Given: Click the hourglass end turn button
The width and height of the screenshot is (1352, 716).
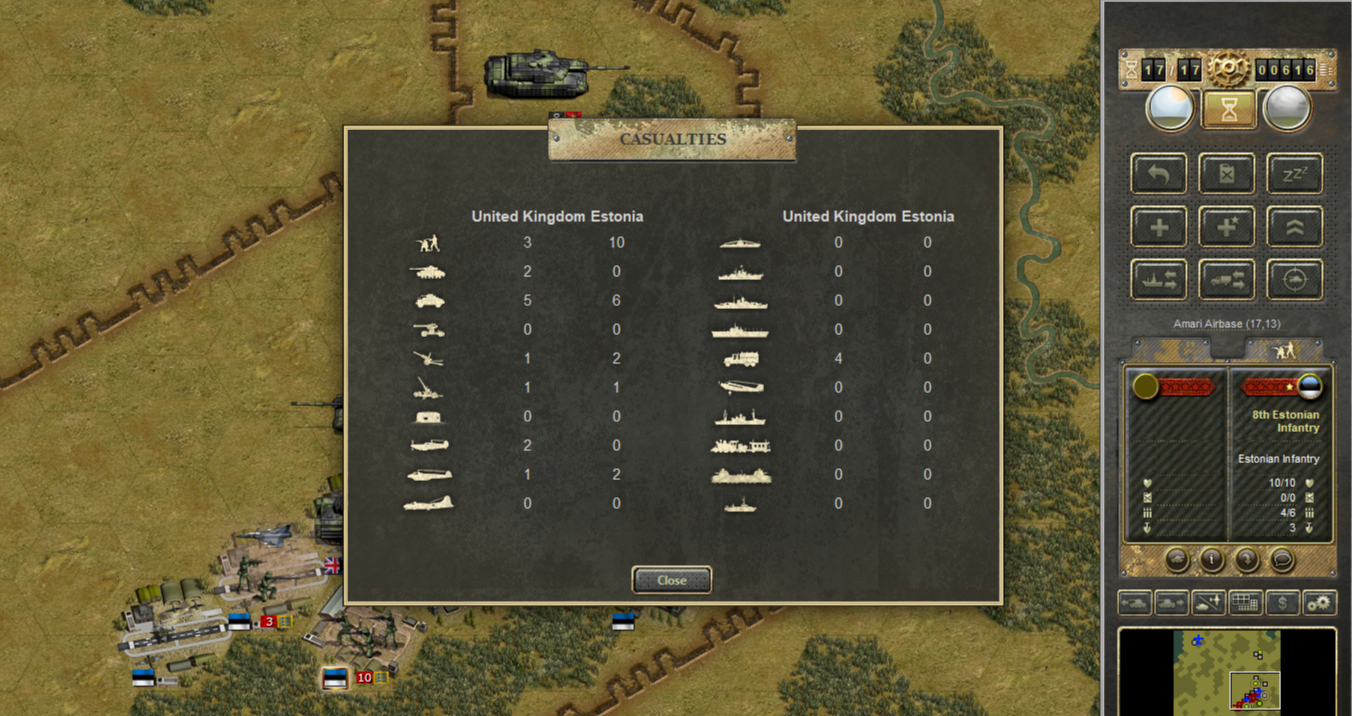Looking at the screenshot, I should (x=1228, y=109).
